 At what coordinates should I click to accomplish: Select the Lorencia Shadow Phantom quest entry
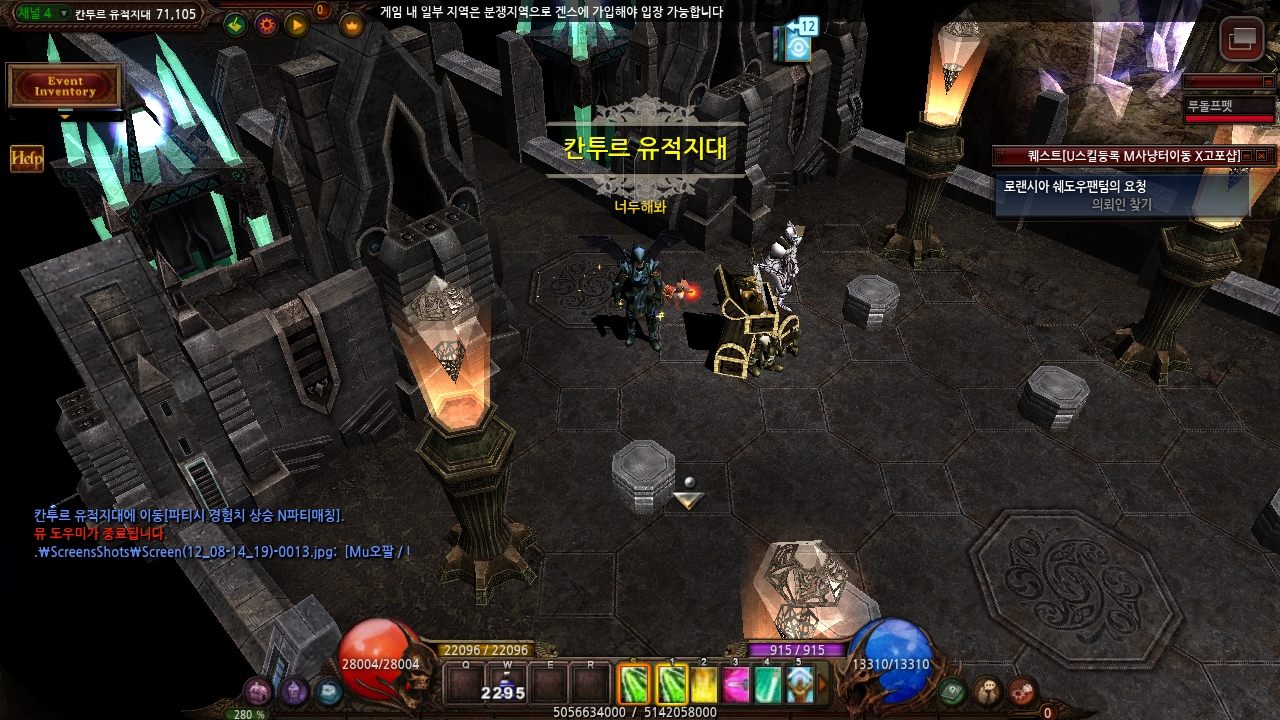pos(1122,194)
